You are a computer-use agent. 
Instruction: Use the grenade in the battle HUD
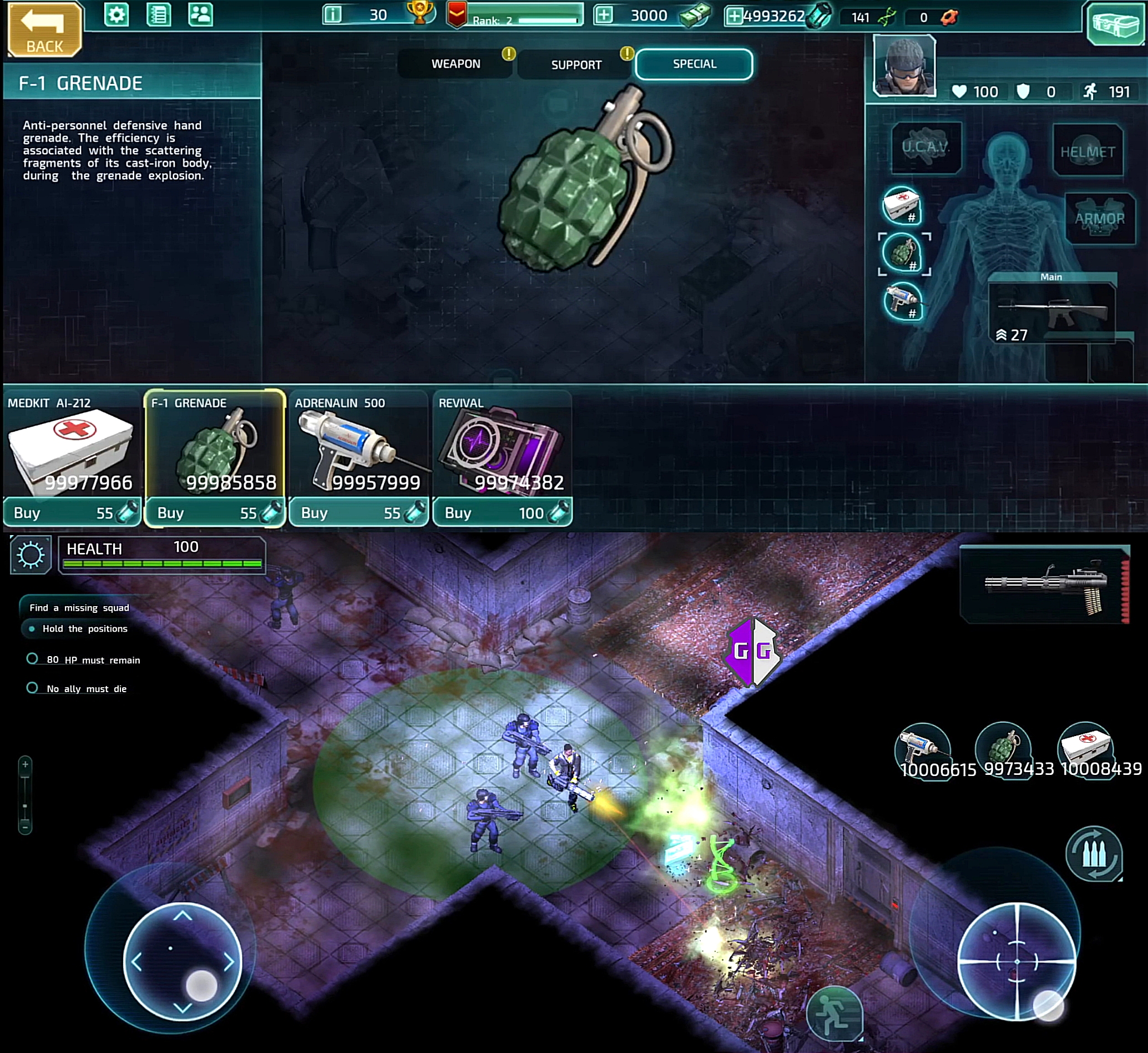[1003, 748]
